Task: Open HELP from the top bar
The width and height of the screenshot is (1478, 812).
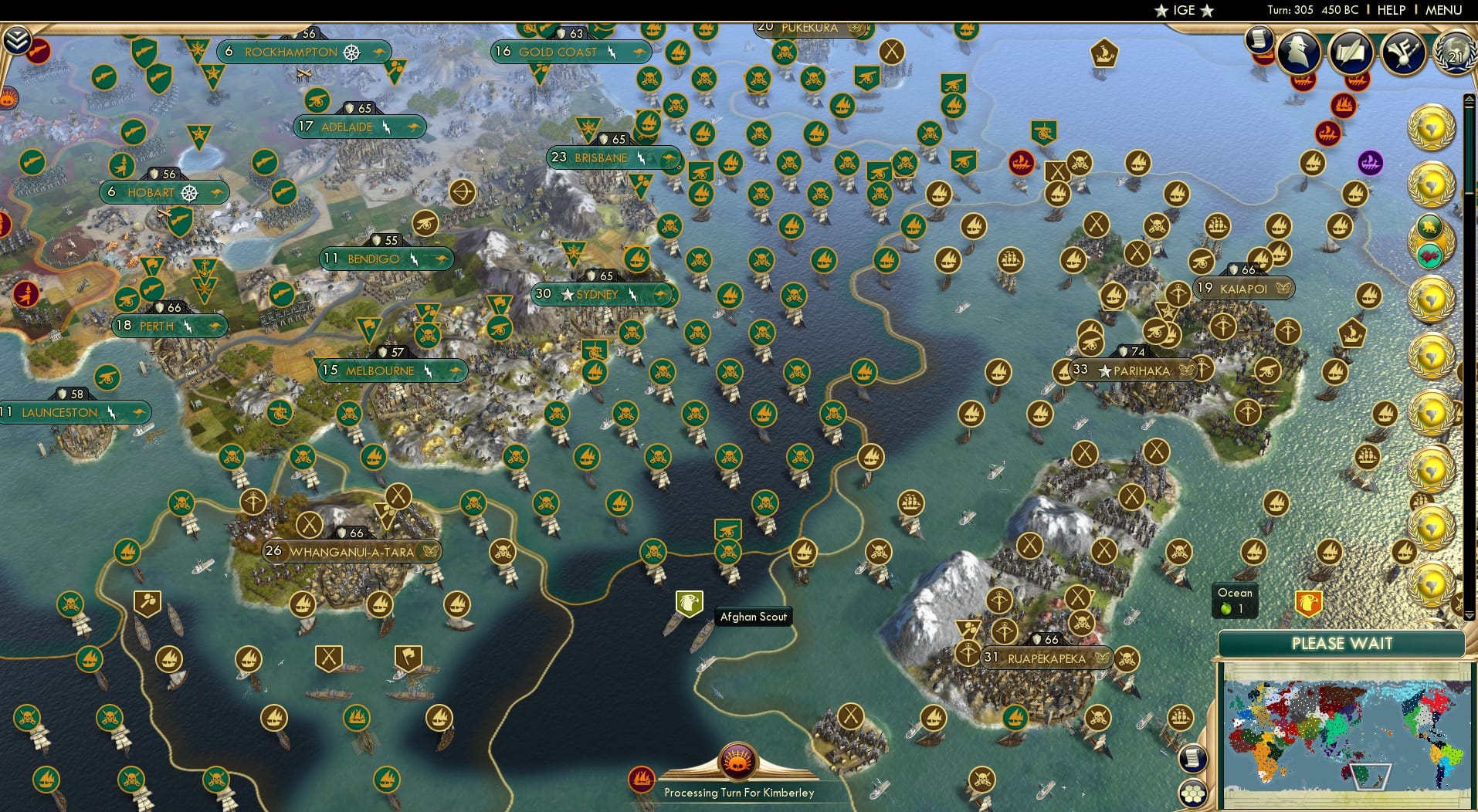Action: [x=1391, y=10]
